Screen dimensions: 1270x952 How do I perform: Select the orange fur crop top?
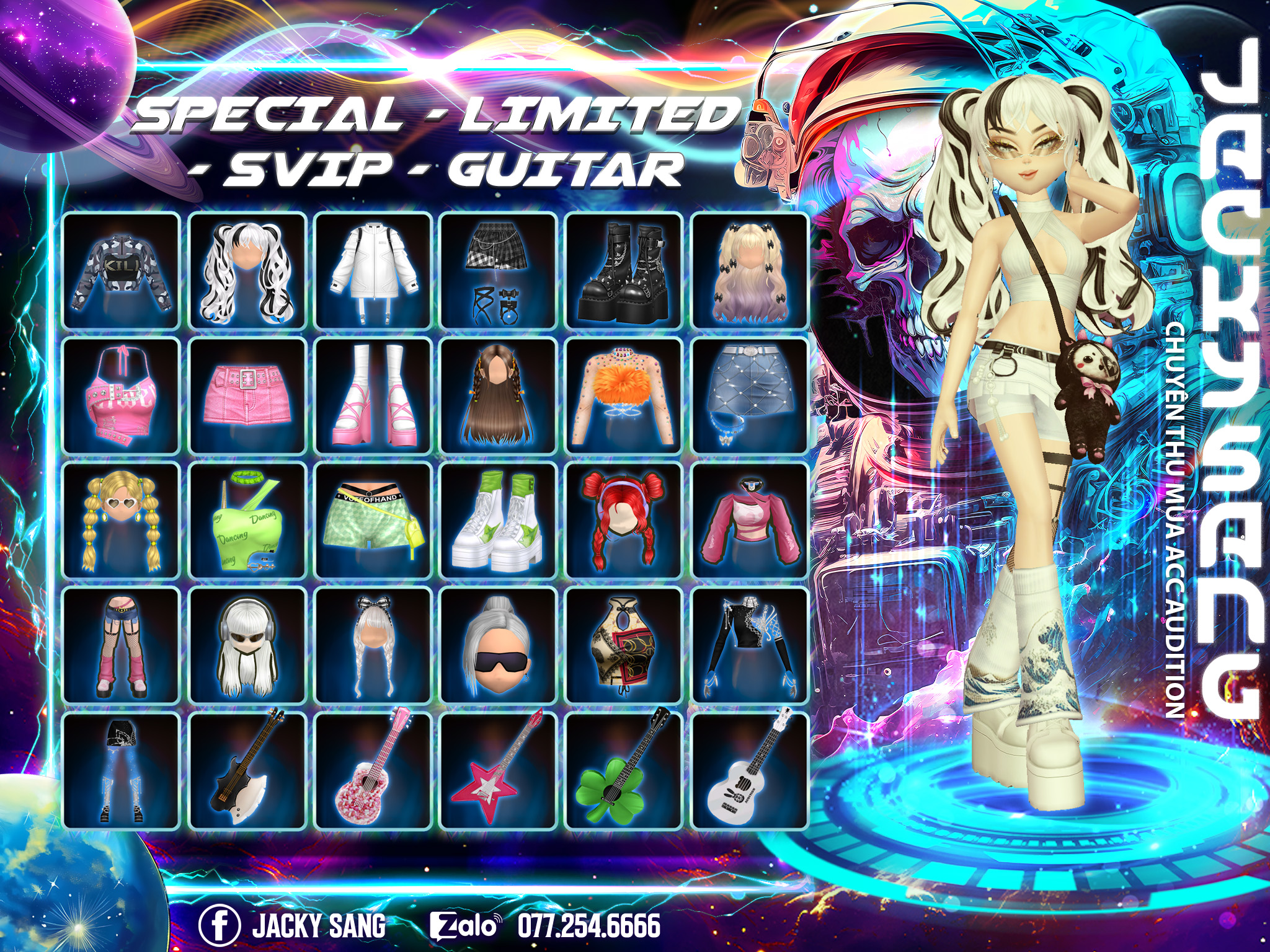tap(624, 396)
